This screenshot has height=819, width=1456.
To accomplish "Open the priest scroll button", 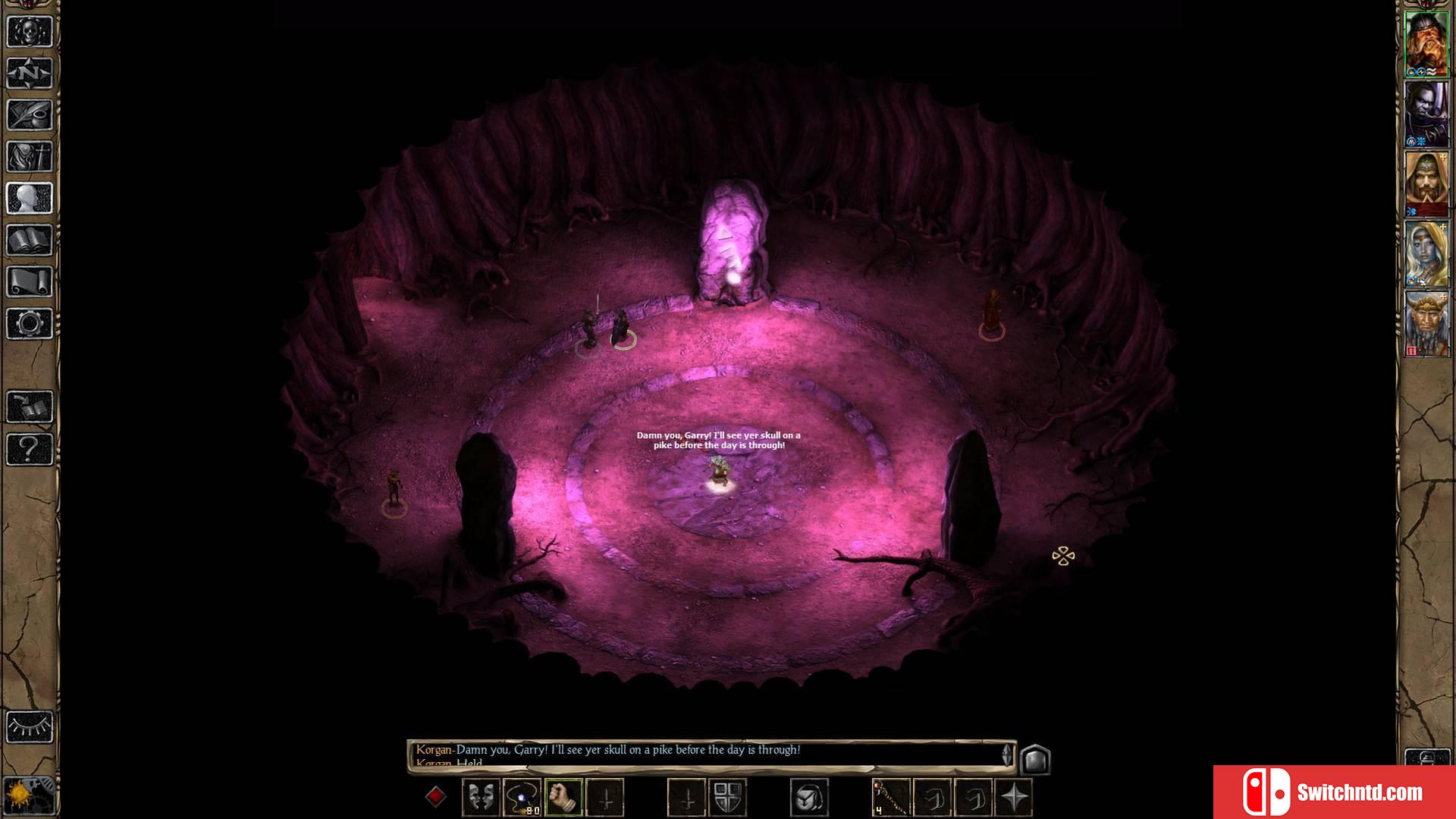I will (30, 282).
